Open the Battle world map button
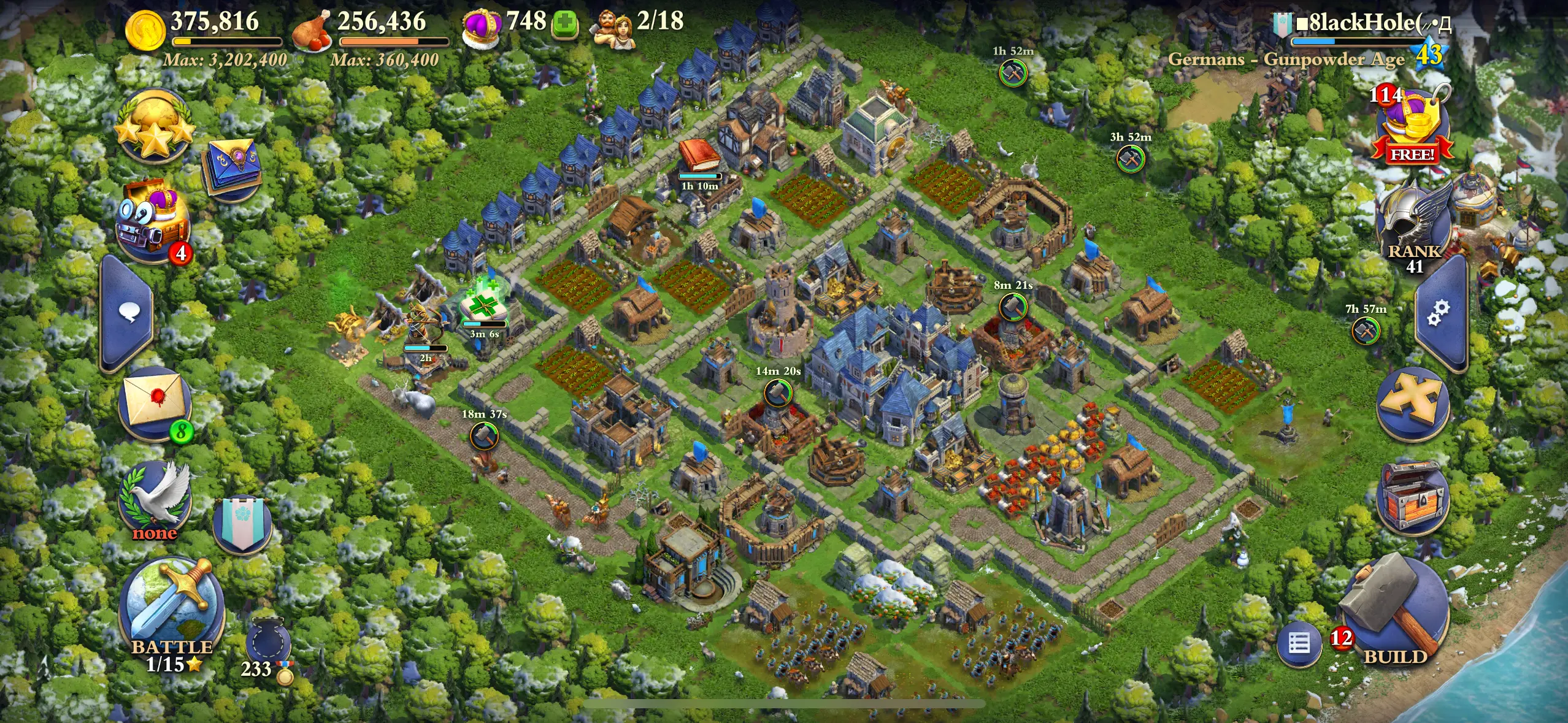This screenshot has height=723, width=1568. pyautogui.click(x=172, y=608)
